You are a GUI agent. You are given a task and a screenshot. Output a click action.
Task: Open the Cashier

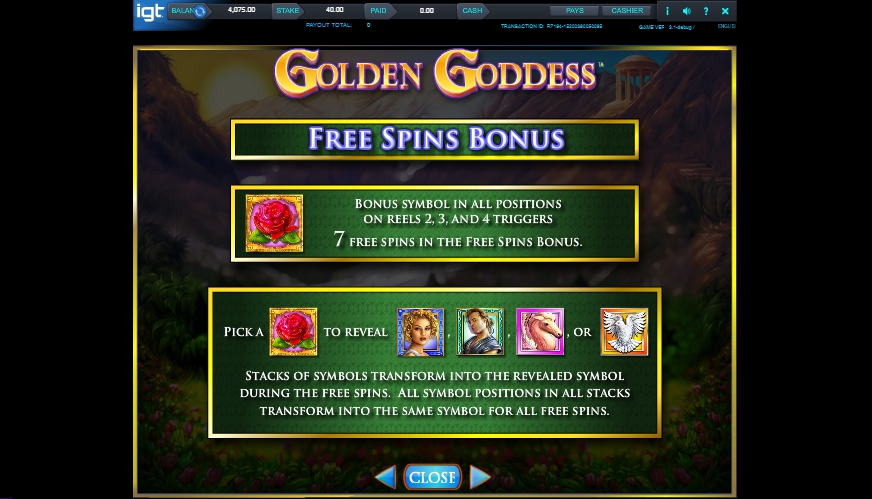coord(627,11)
